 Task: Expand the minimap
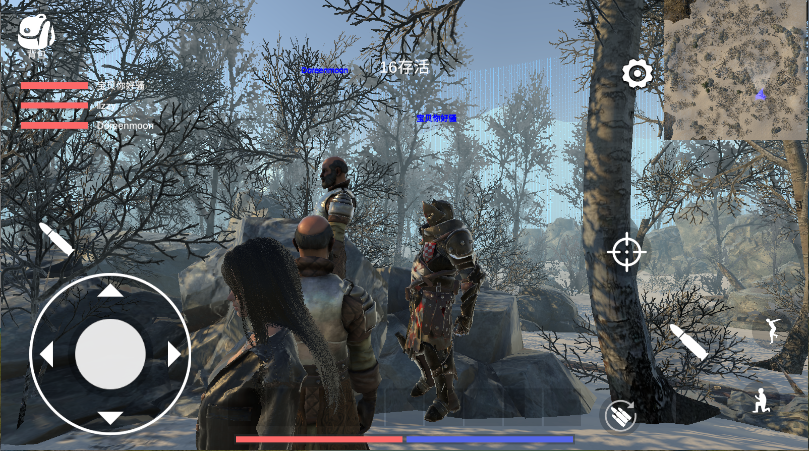[x=735, y=69]
